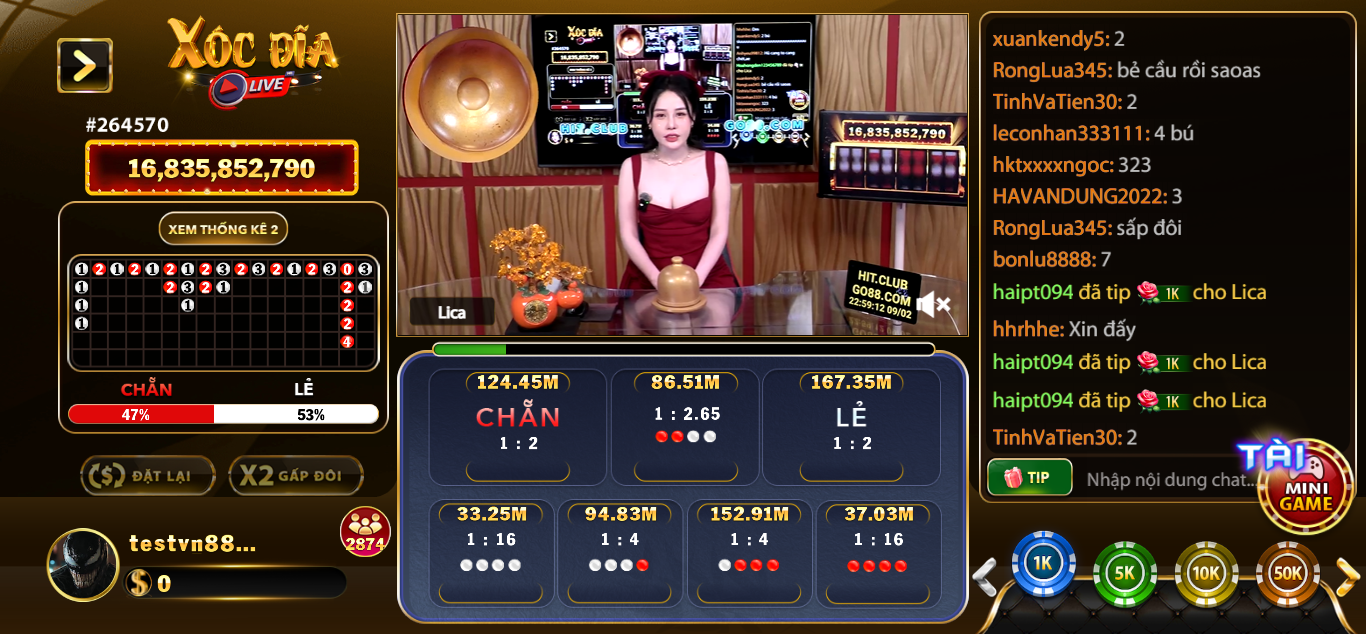Open the Tài Mini Game button

pos(1304,486)
